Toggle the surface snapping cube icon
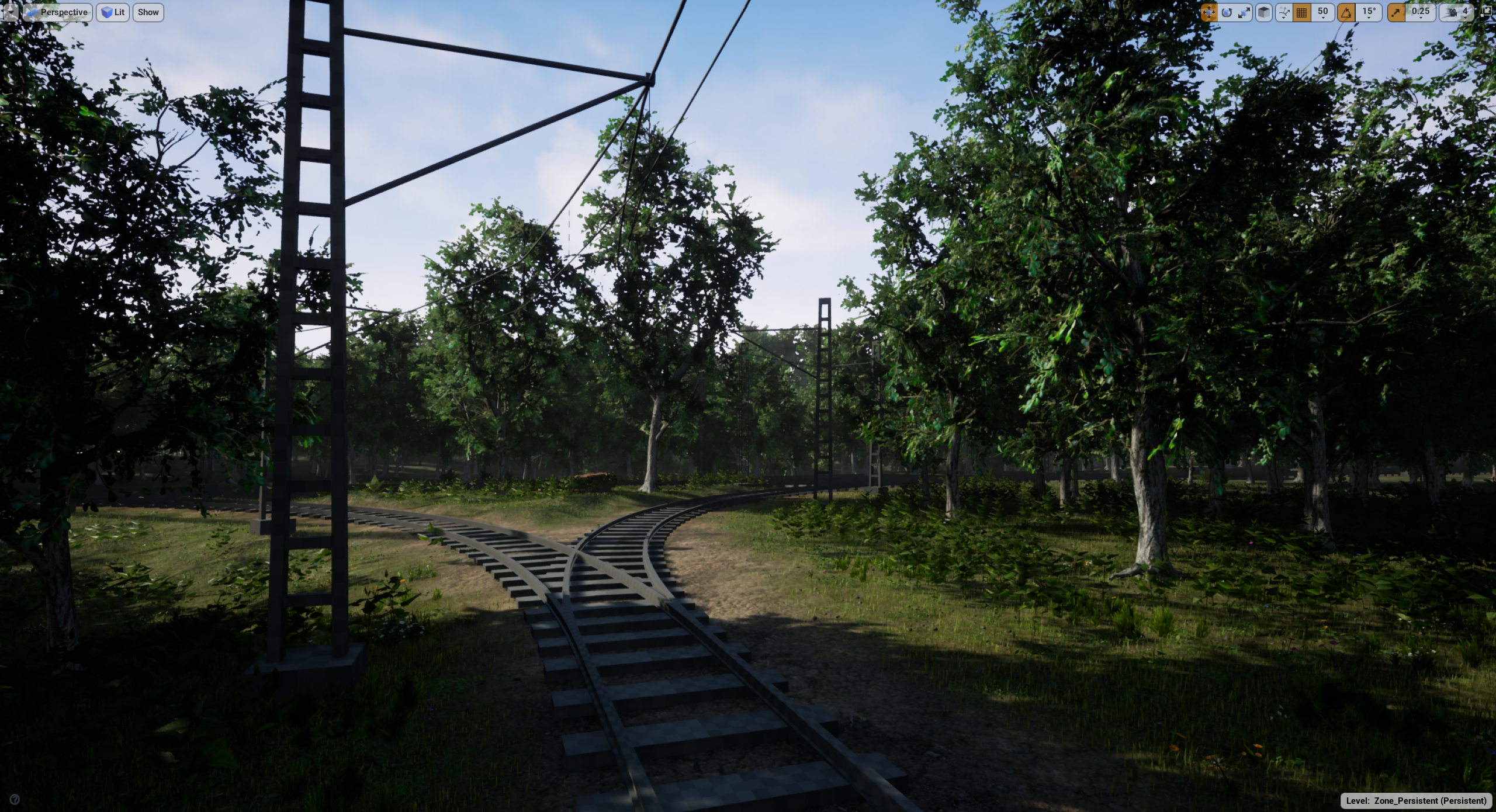Screen dimensions: 1496x812 click(1263, 12)
